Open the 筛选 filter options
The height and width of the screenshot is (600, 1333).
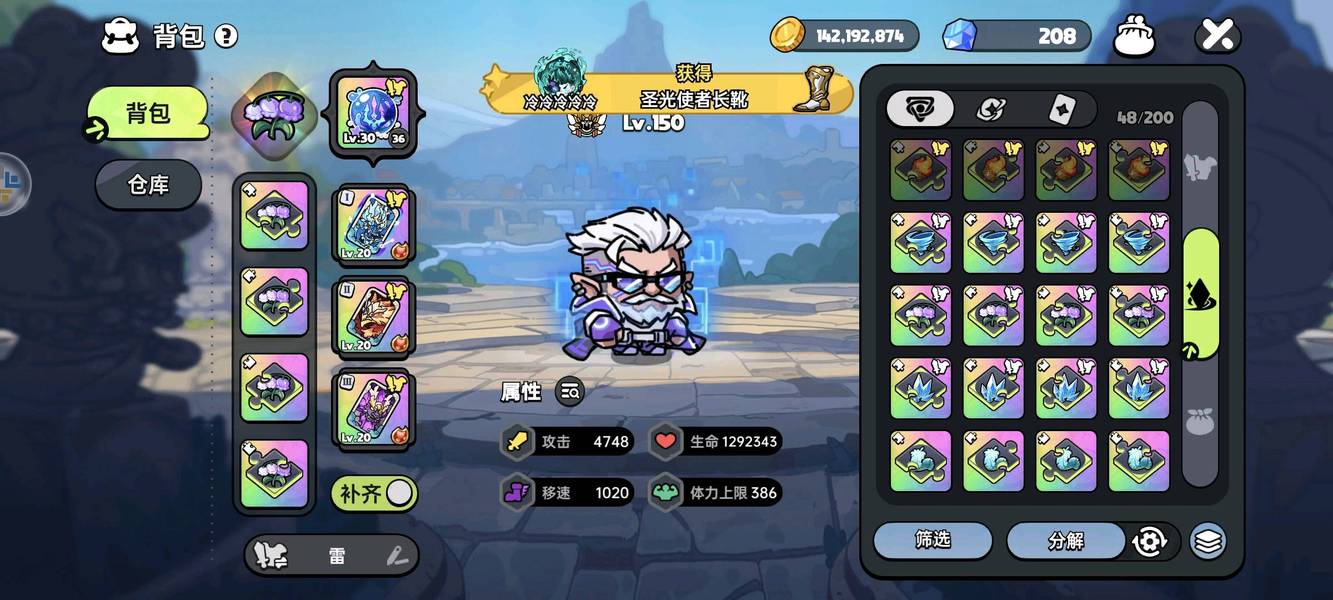[x=932, y=541]
